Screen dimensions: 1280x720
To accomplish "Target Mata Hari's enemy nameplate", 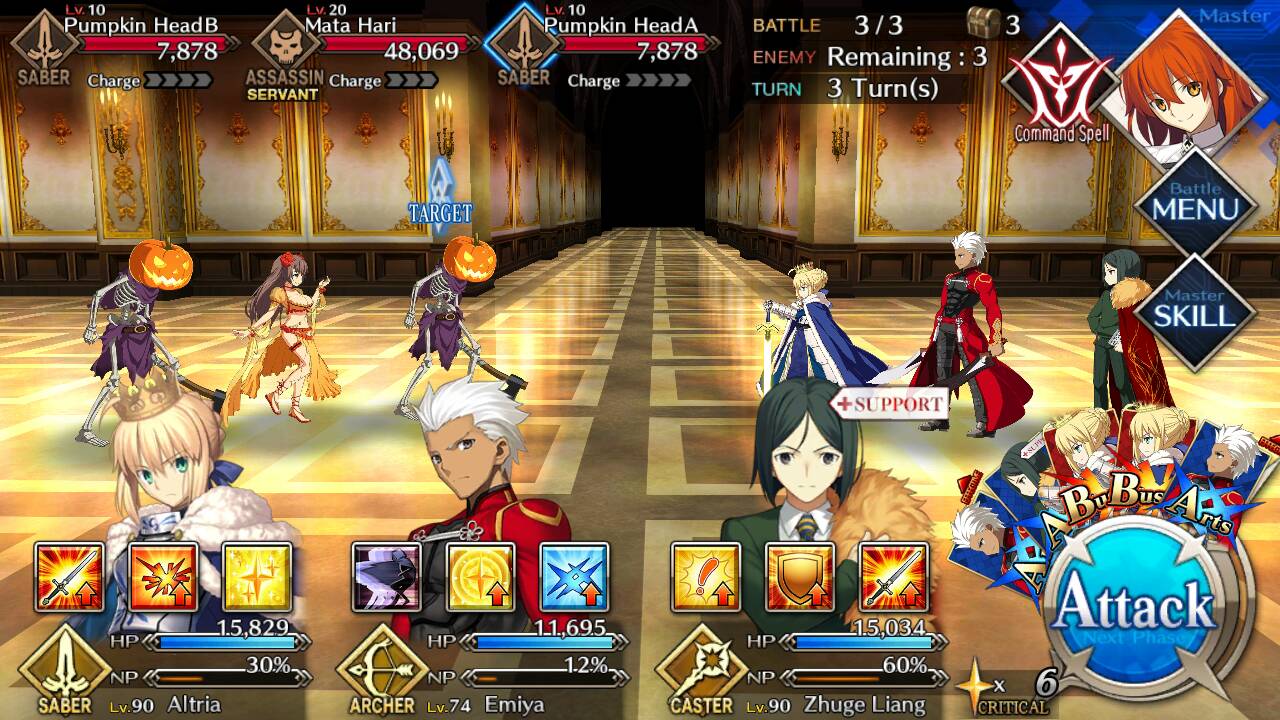I will click(368, 45).
